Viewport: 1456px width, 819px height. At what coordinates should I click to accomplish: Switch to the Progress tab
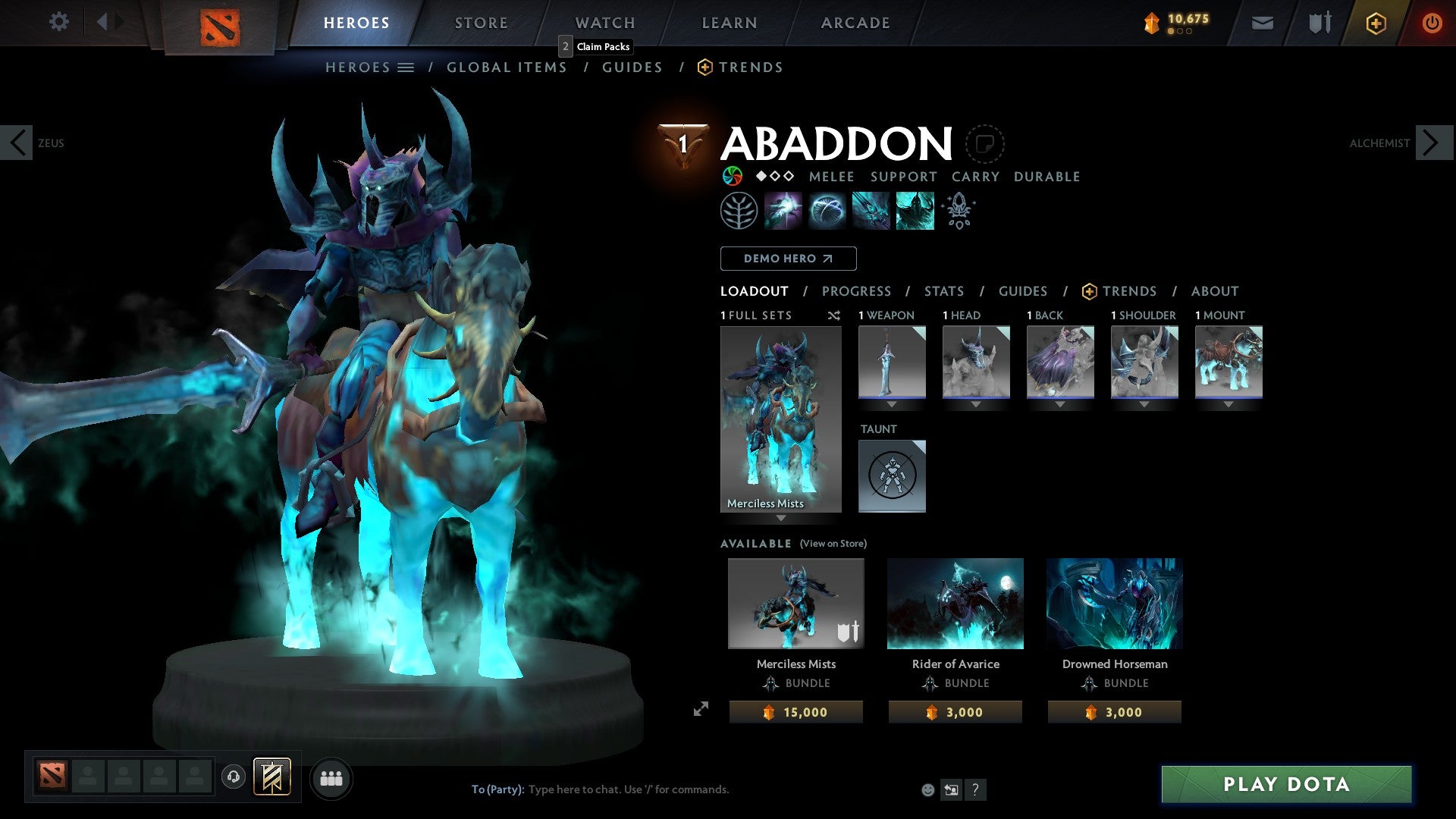point(857,291)
